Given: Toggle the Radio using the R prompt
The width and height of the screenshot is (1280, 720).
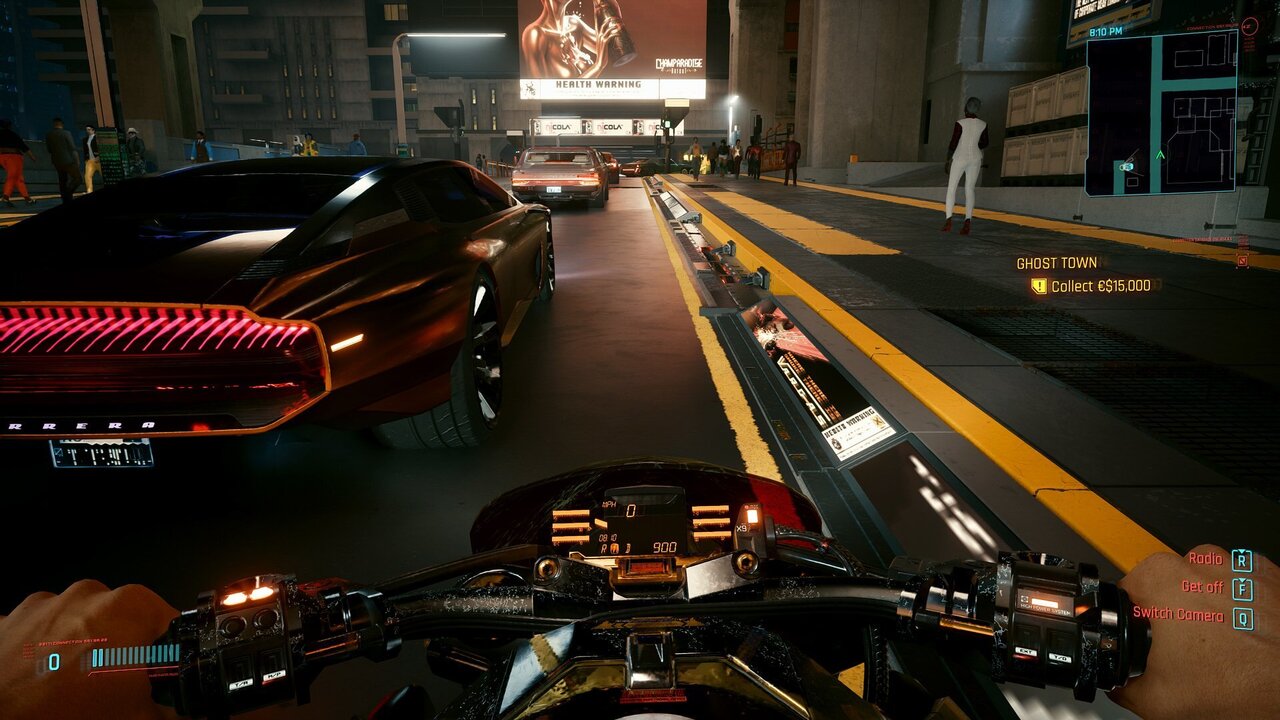Looking at the screenshot, I should pos(1241,560).
